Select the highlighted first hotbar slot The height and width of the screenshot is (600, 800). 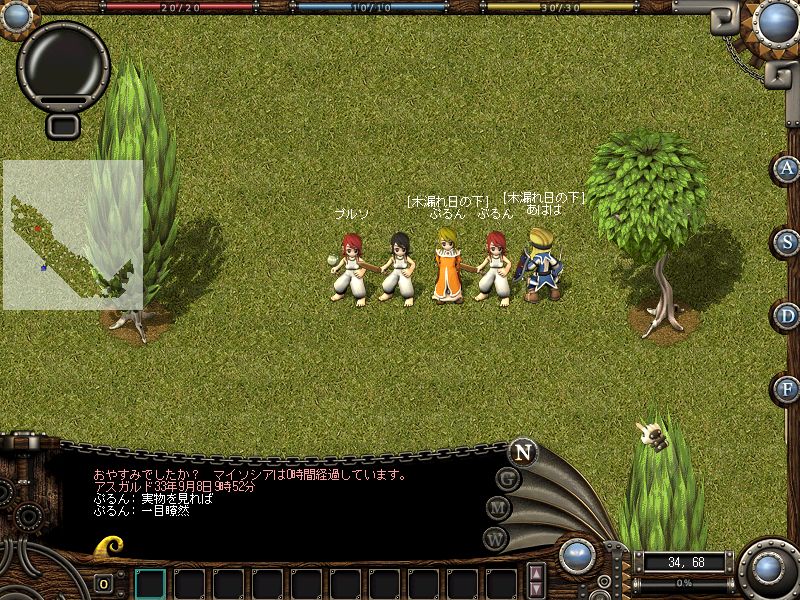pyautogui.click(x=150, y=583)
